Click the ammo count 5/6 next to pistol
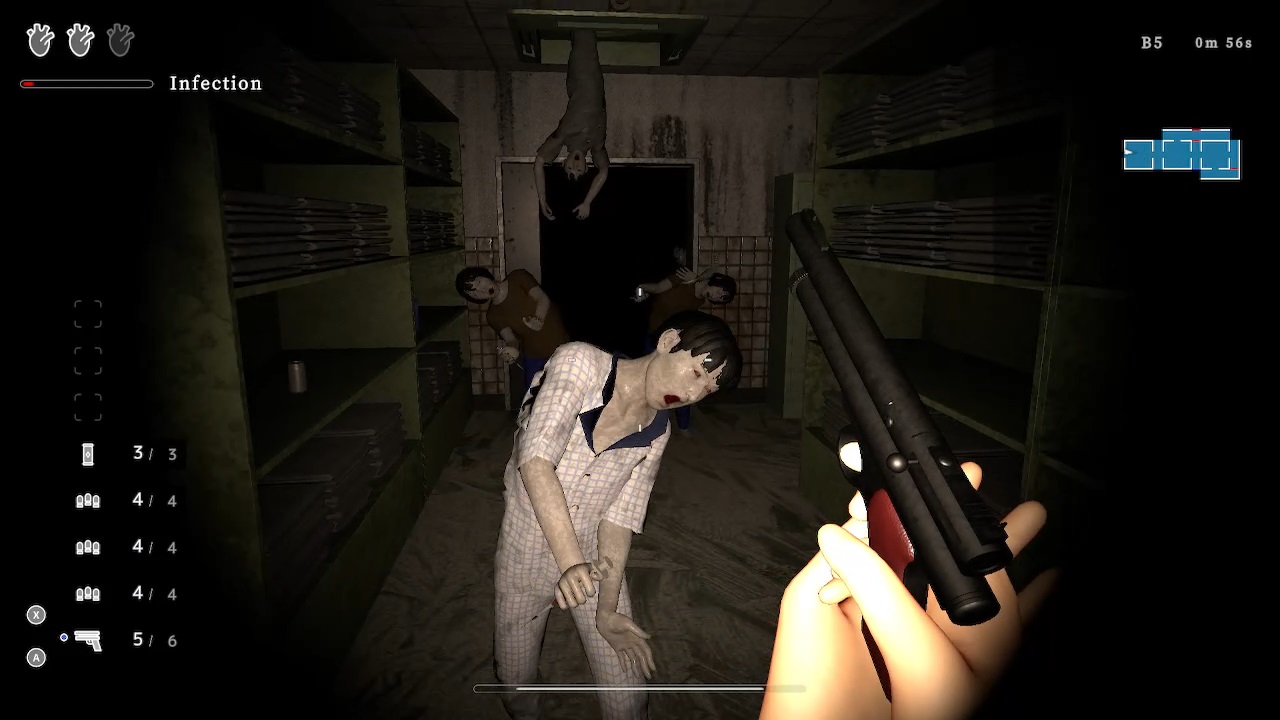This screenshot has height=720, width=1280. coord(154,640)
